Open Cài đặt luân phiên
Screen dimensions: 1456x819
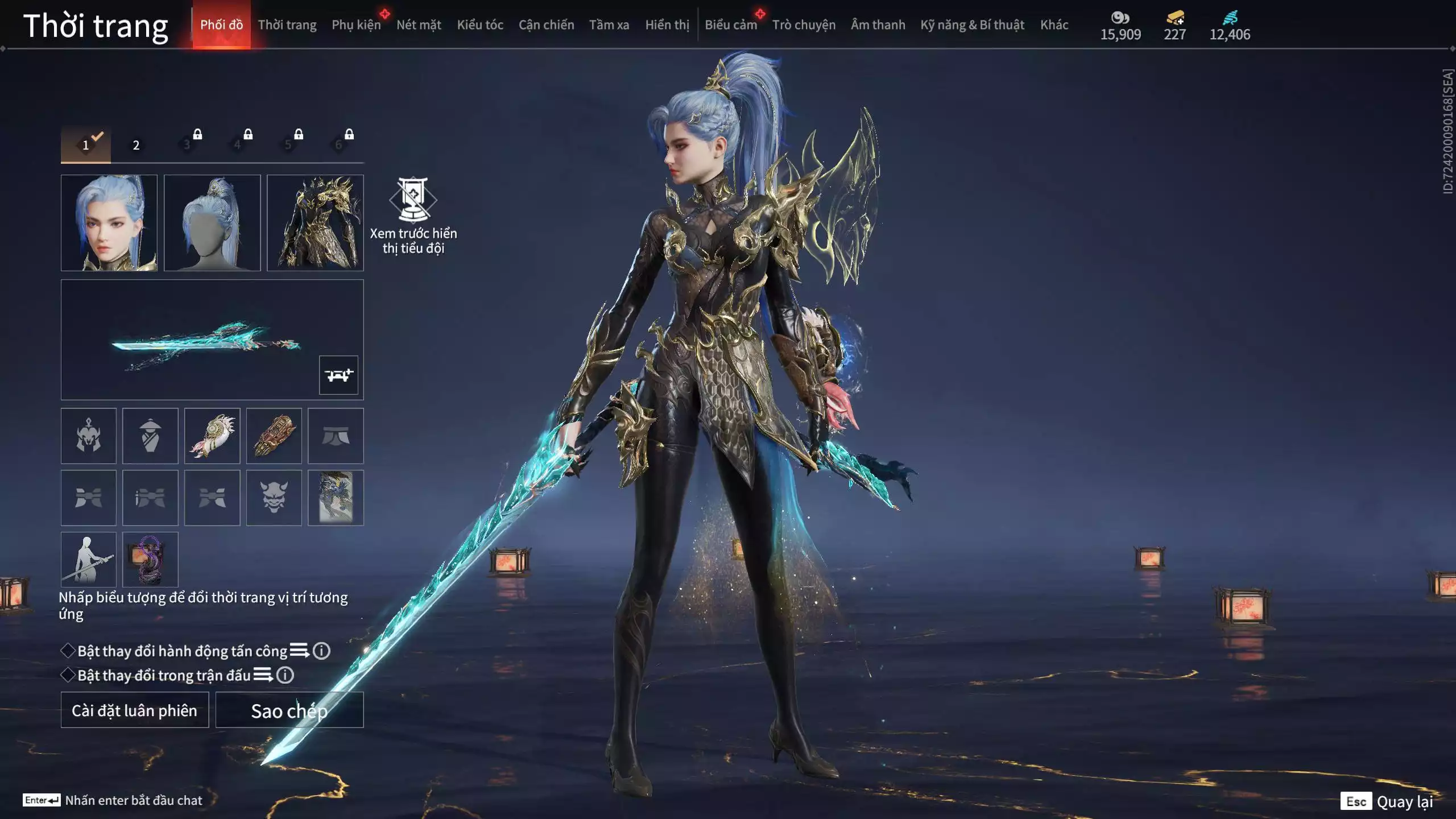tap(135, 710)
